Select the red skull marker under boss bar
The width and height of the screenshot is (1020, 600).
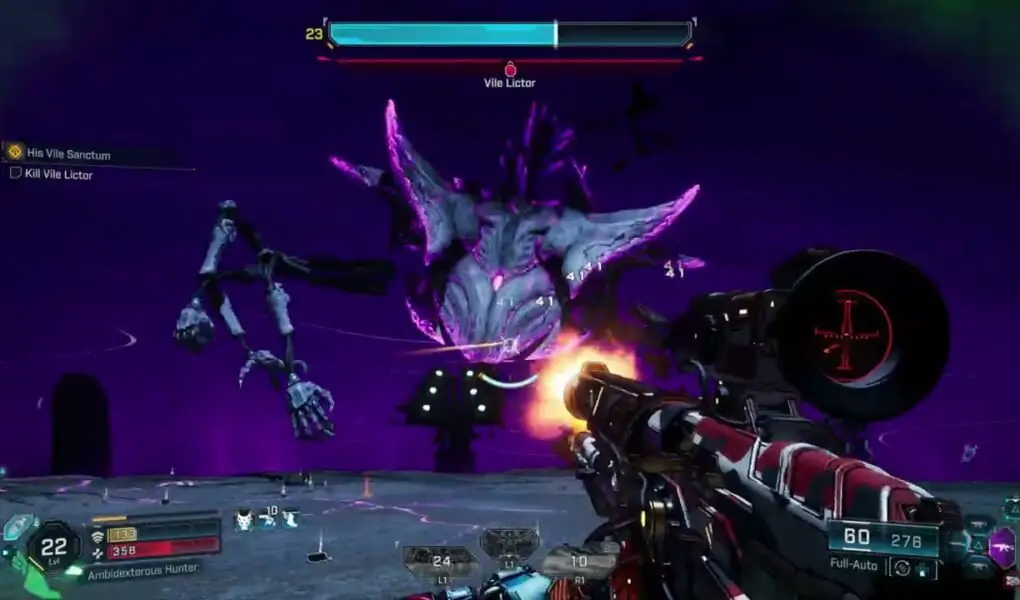coord(510,69)
